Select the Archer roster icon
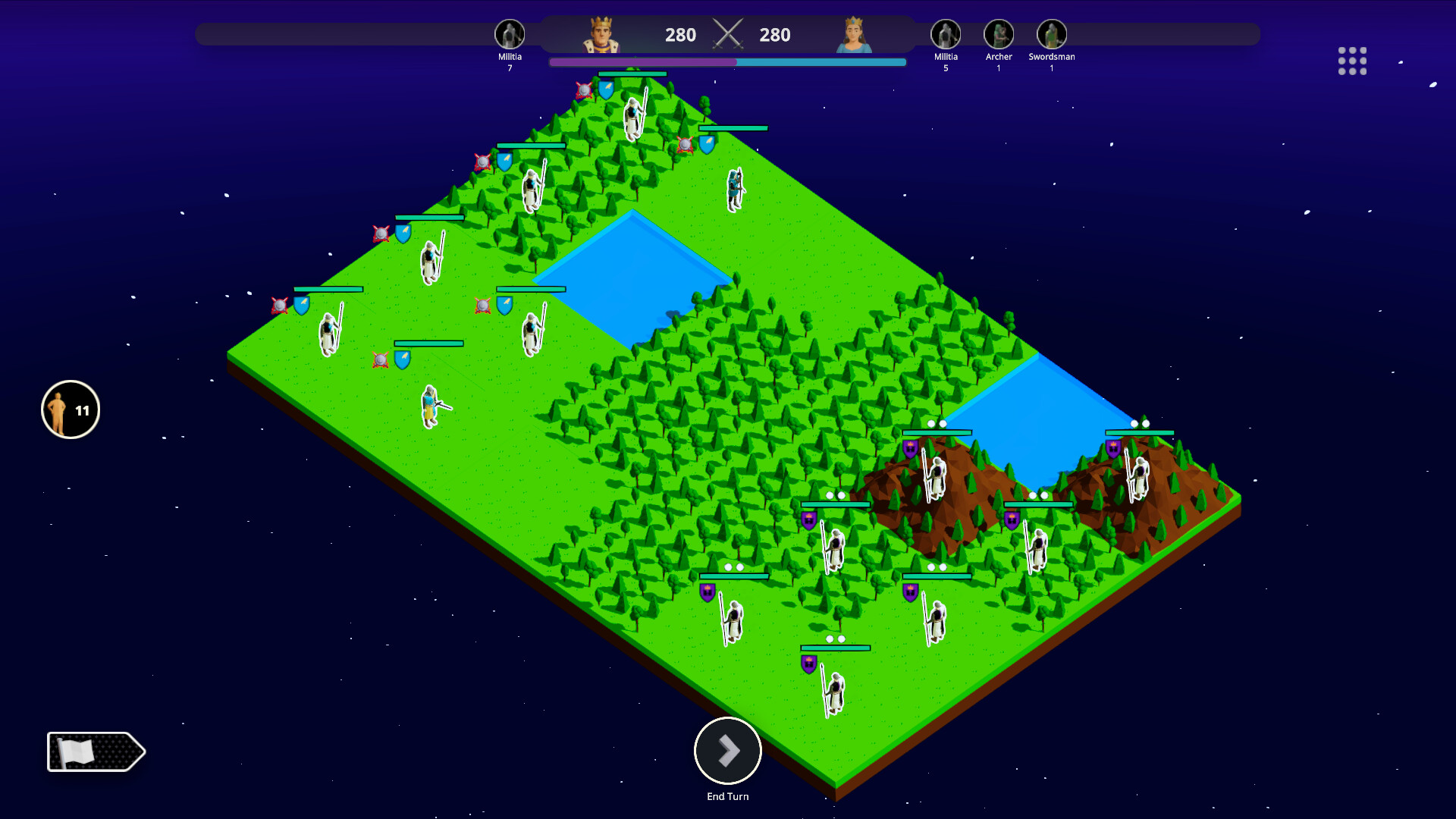The height and width of the screenshot is (819, 1456). point(999,35)
